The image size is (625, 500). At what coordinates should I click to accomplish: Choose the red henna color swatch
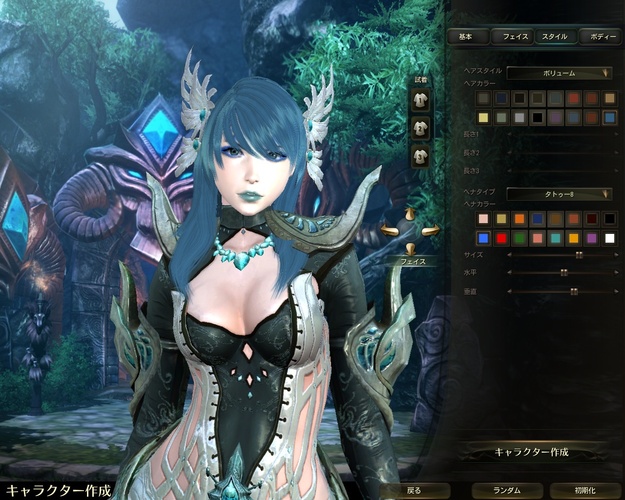(x=502, y=237)
